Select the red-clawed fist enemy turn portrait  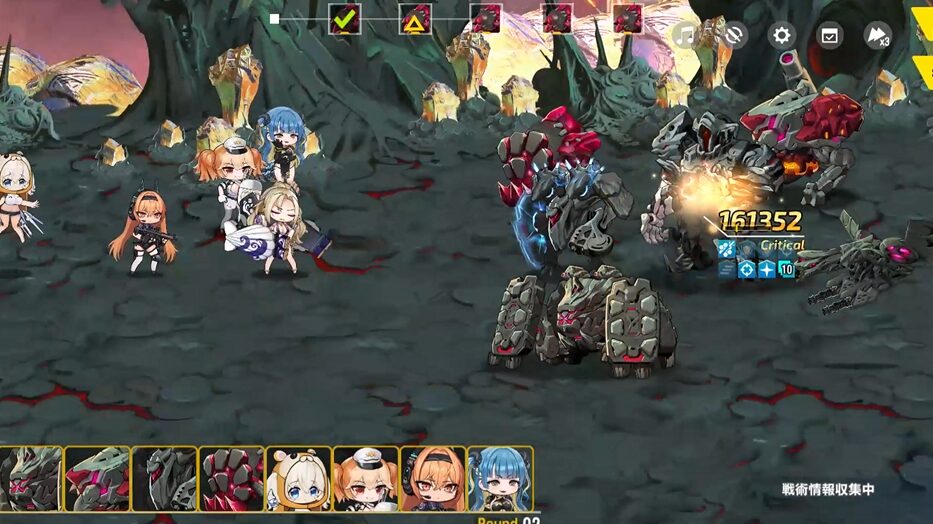click(231, 479)
